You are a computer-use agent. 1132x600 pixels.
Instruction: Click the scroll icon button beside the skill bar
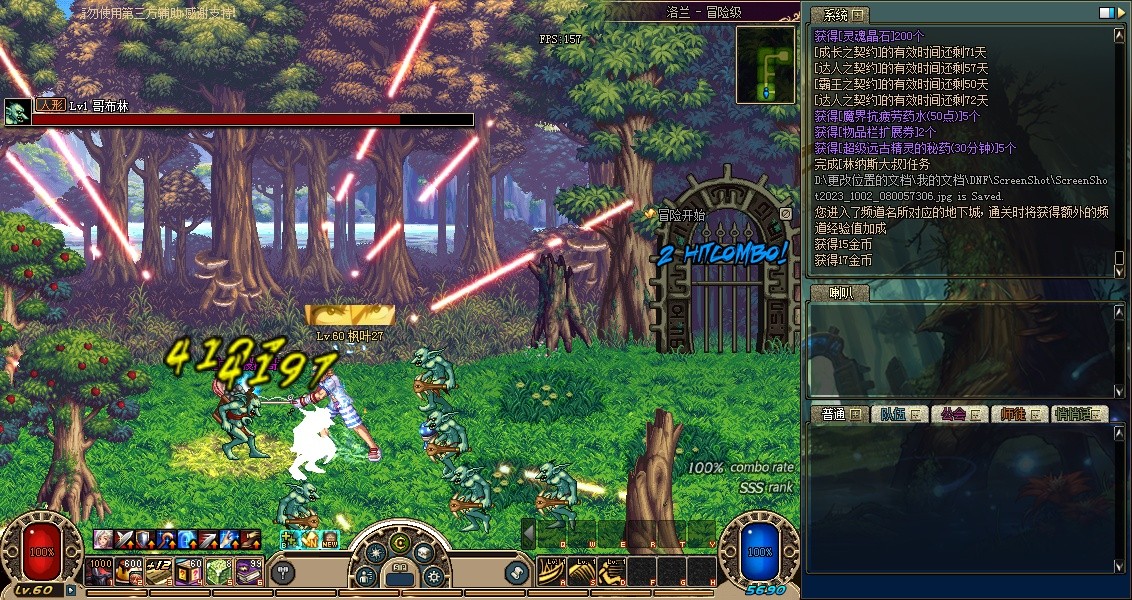pos(516,573)
